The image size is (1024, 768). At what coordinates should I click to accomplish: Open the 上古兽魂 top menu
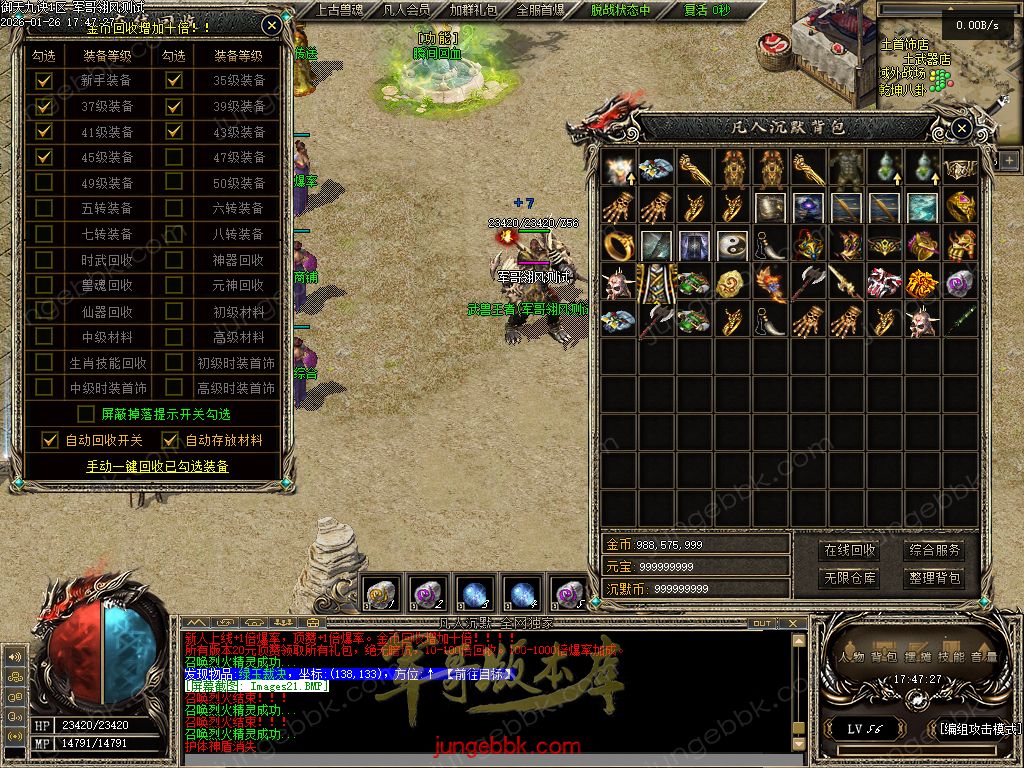[x=340, y=10]
